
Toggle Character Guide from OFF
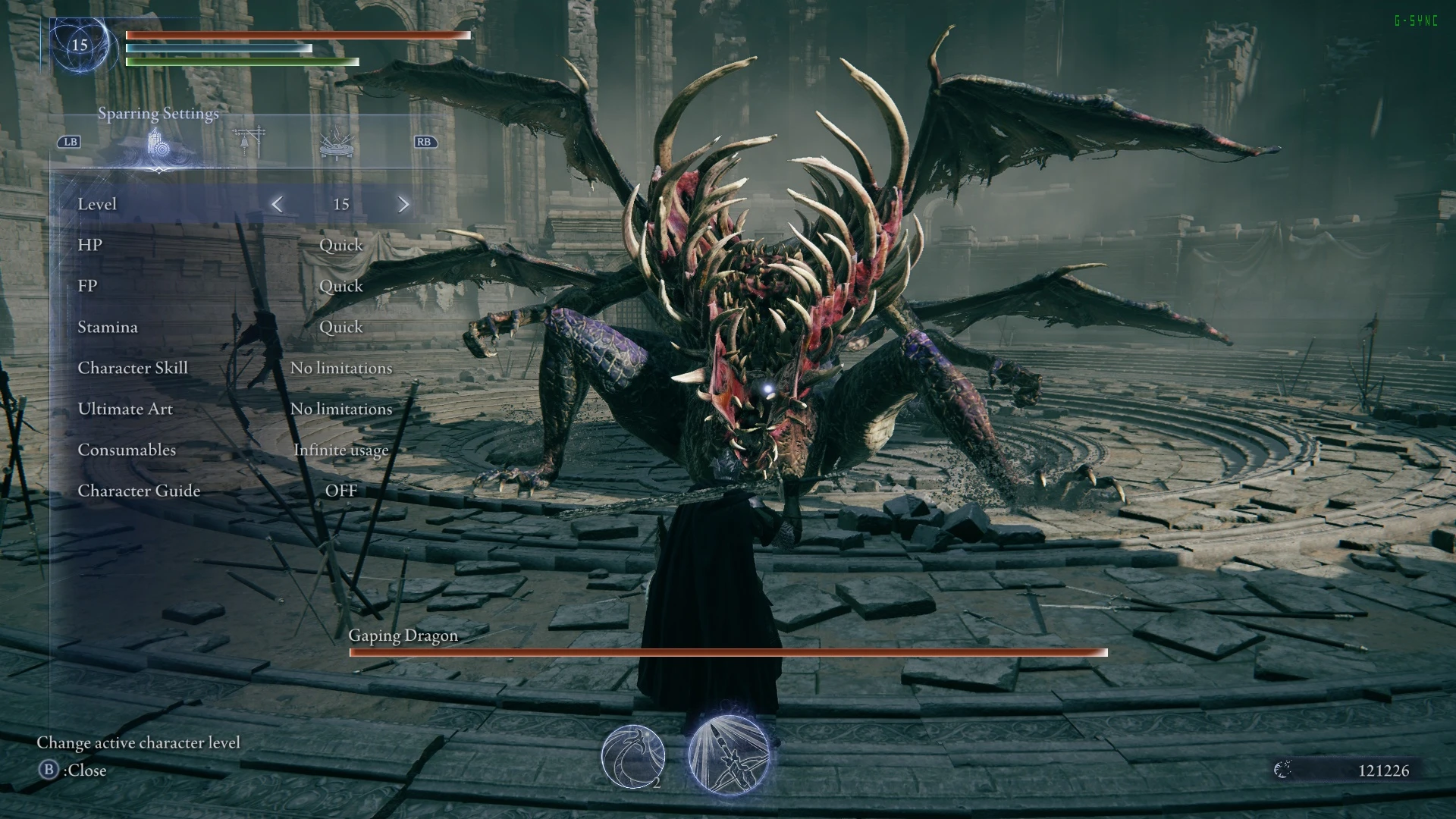tap(343, 491)
